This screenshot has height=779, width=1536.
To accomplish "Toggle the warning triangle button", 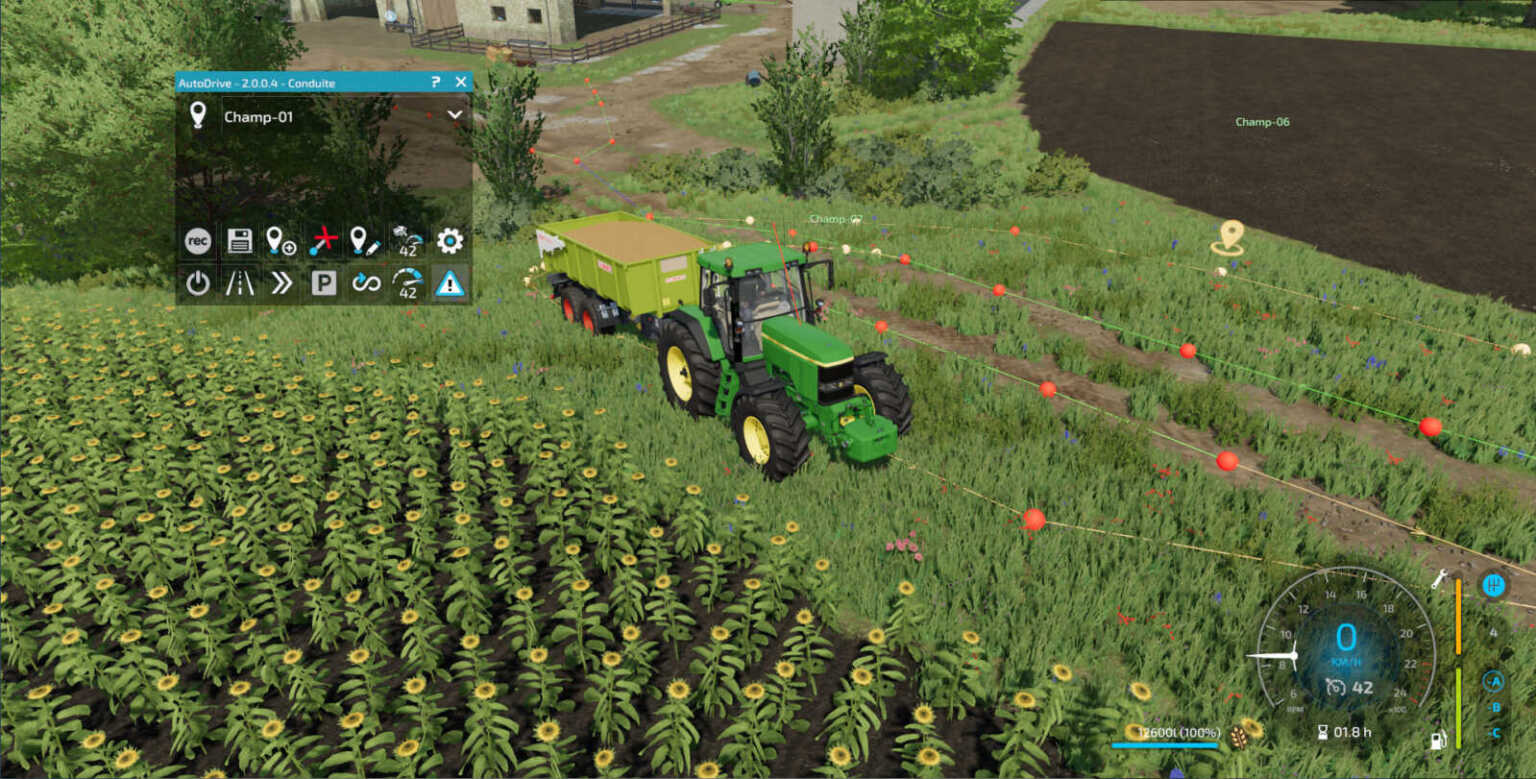I will (450, 284).
